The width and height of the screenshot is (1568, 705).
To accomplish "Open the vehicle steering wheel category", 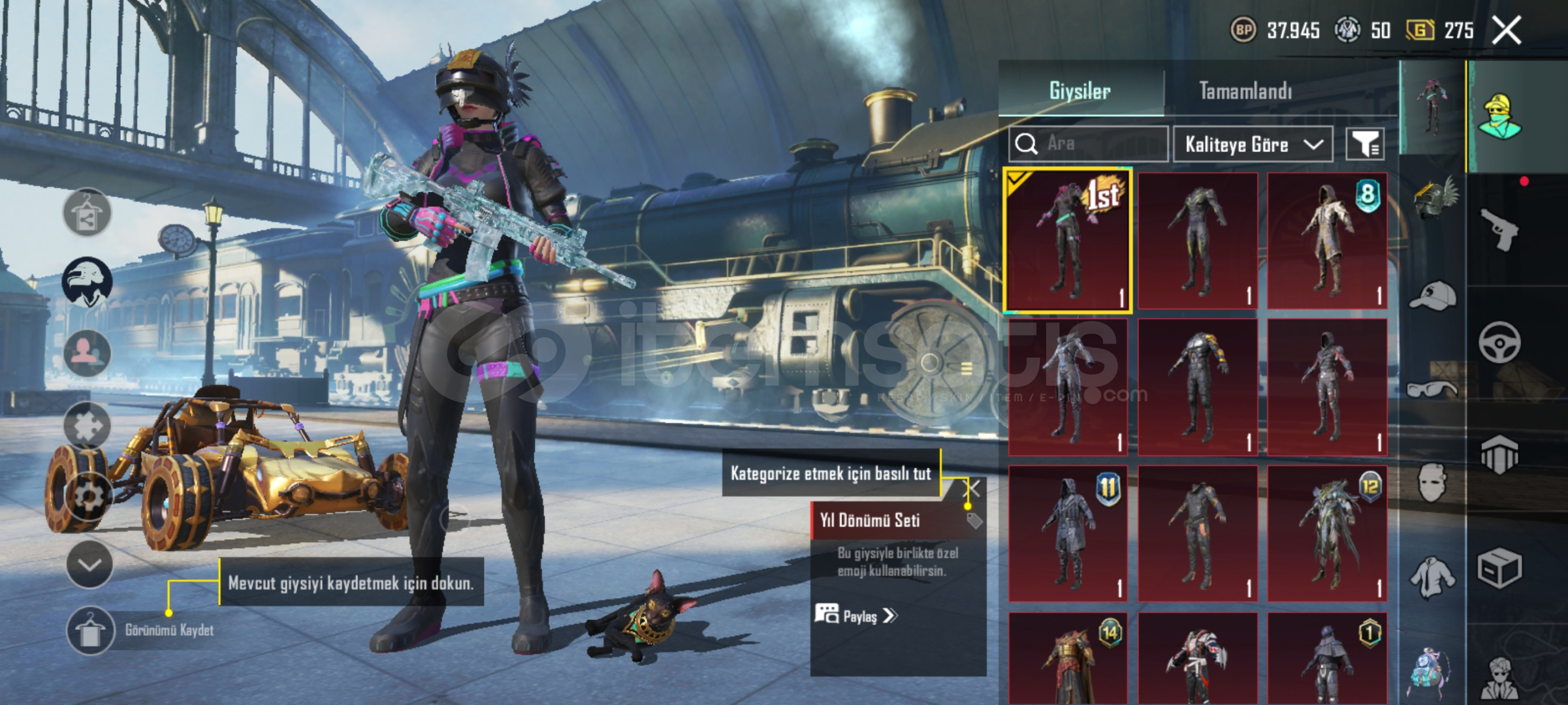I will [1499, 342].
